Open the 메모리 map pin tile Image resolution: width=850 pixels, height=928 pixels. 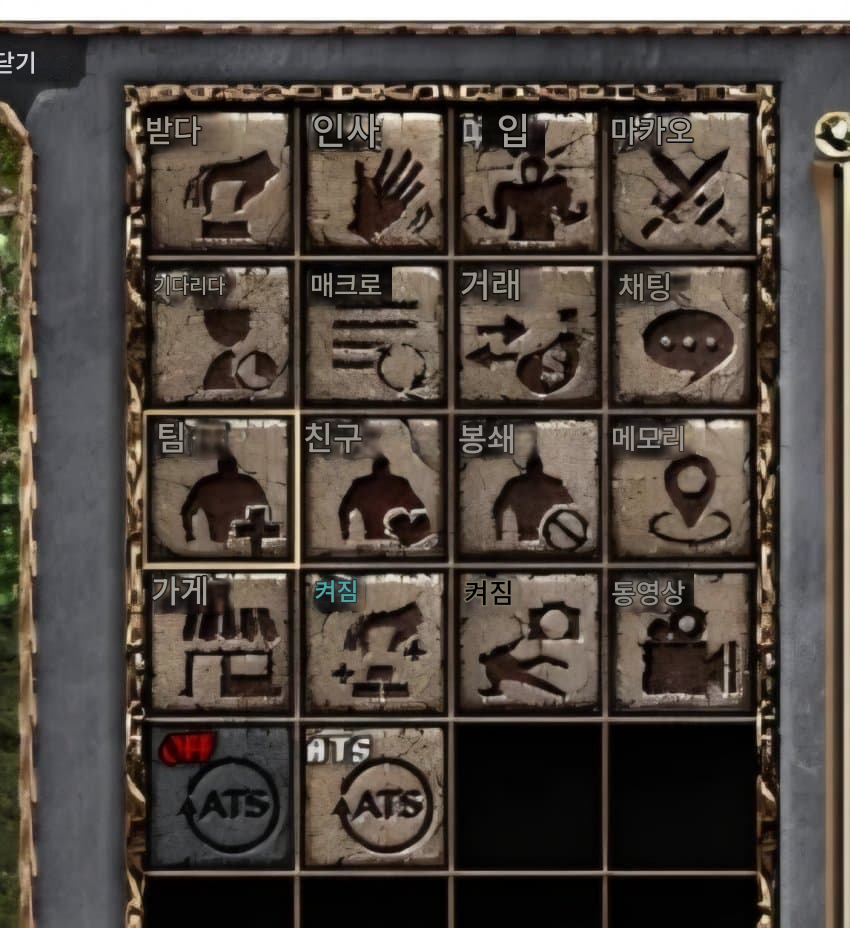click(682, 488)
